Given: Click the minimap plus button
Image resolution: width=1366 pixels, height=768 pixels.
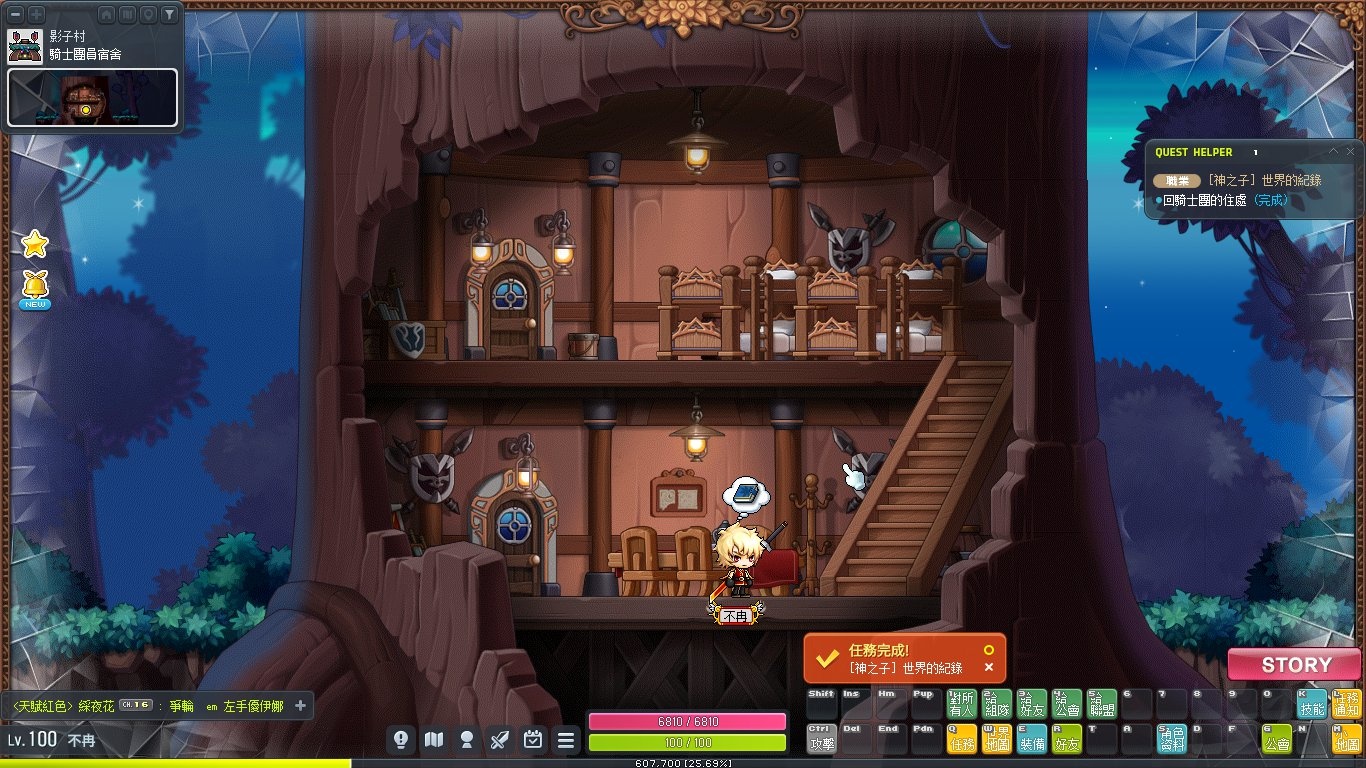Looking at the screenshot, I should click(36, 14).
